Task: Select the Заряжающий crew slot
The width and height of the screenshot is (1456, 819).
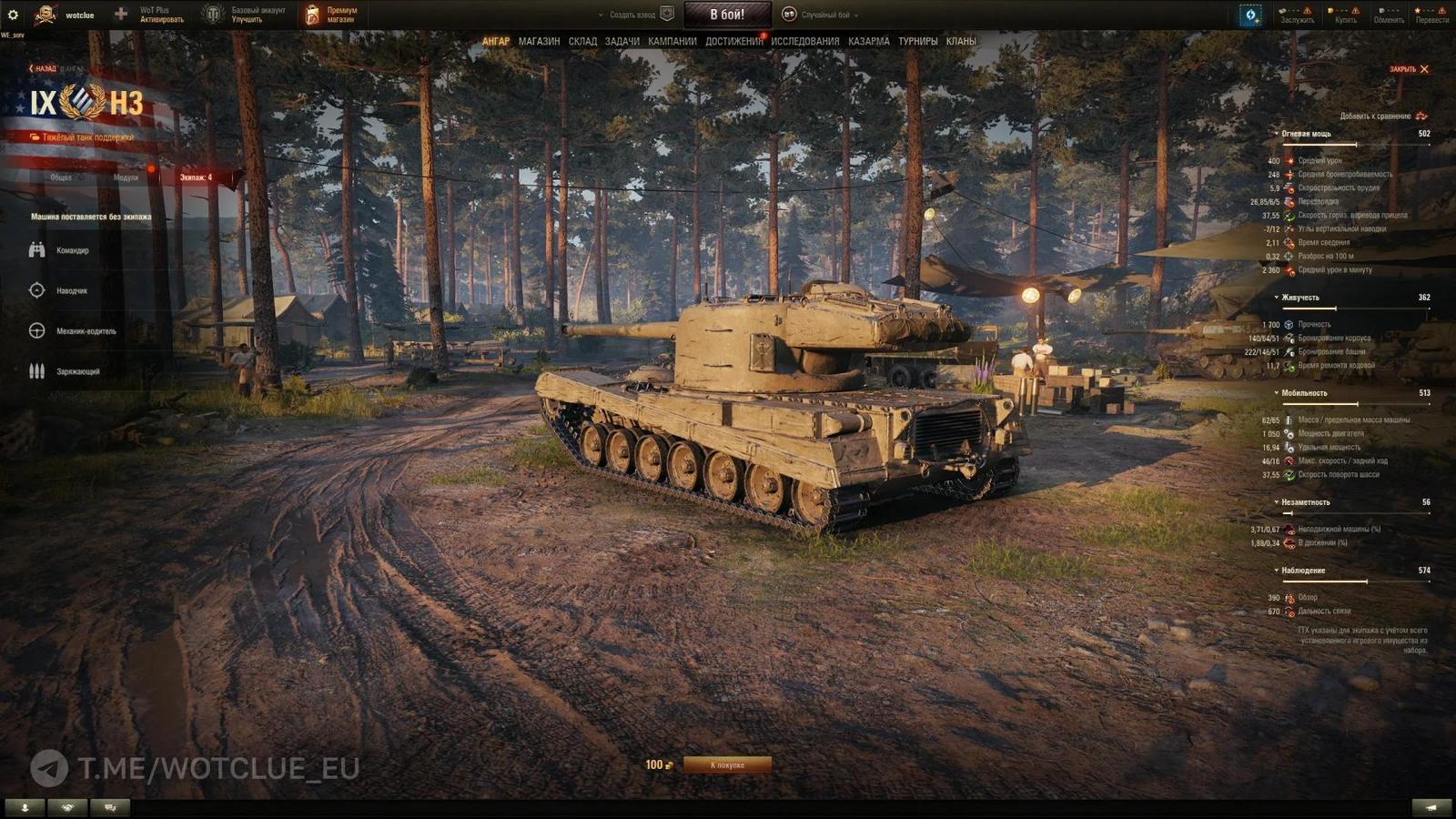Action: click(73, 372)
